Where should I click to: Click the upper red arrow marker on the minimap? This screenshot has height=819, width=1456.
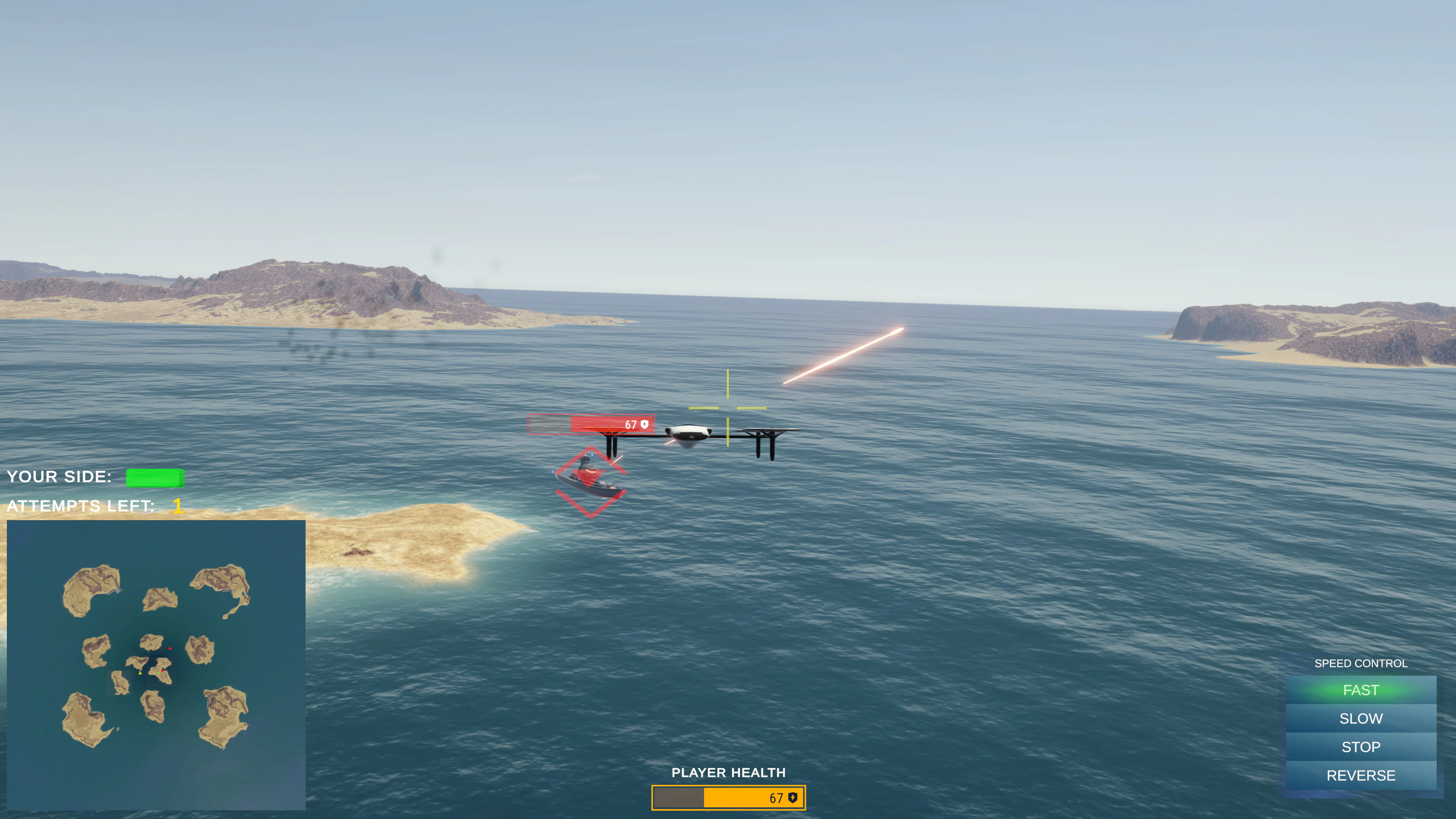pos(170,648)
